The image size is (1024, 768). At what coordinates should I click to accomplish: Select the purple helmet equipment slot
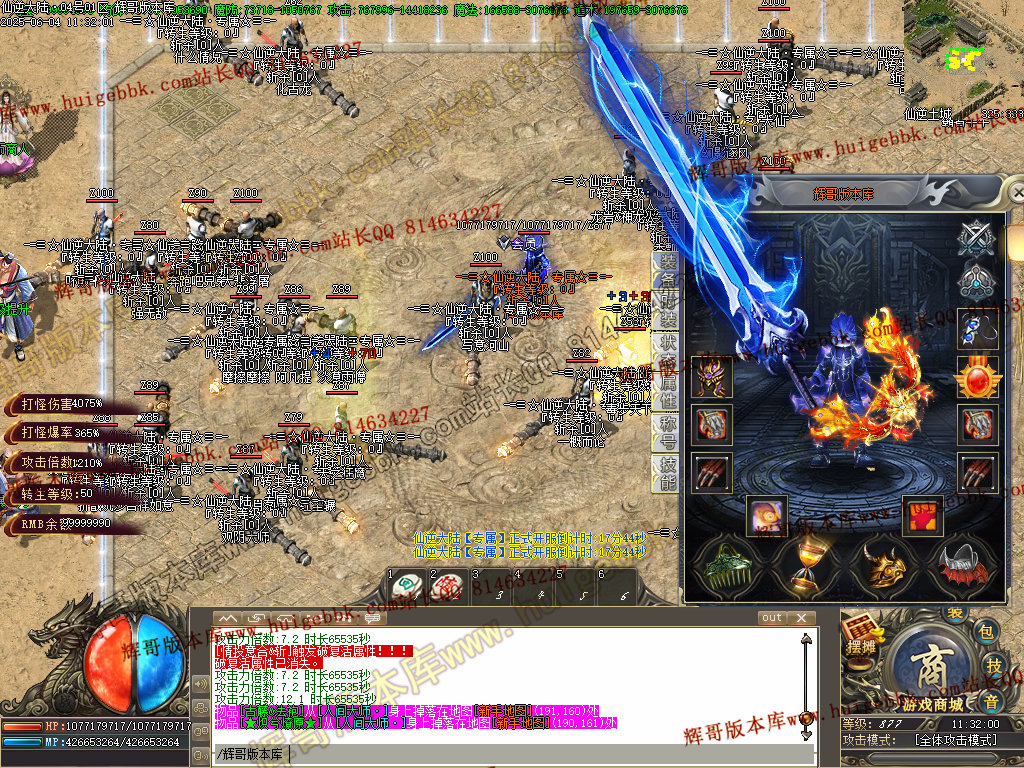pos(711,378)
